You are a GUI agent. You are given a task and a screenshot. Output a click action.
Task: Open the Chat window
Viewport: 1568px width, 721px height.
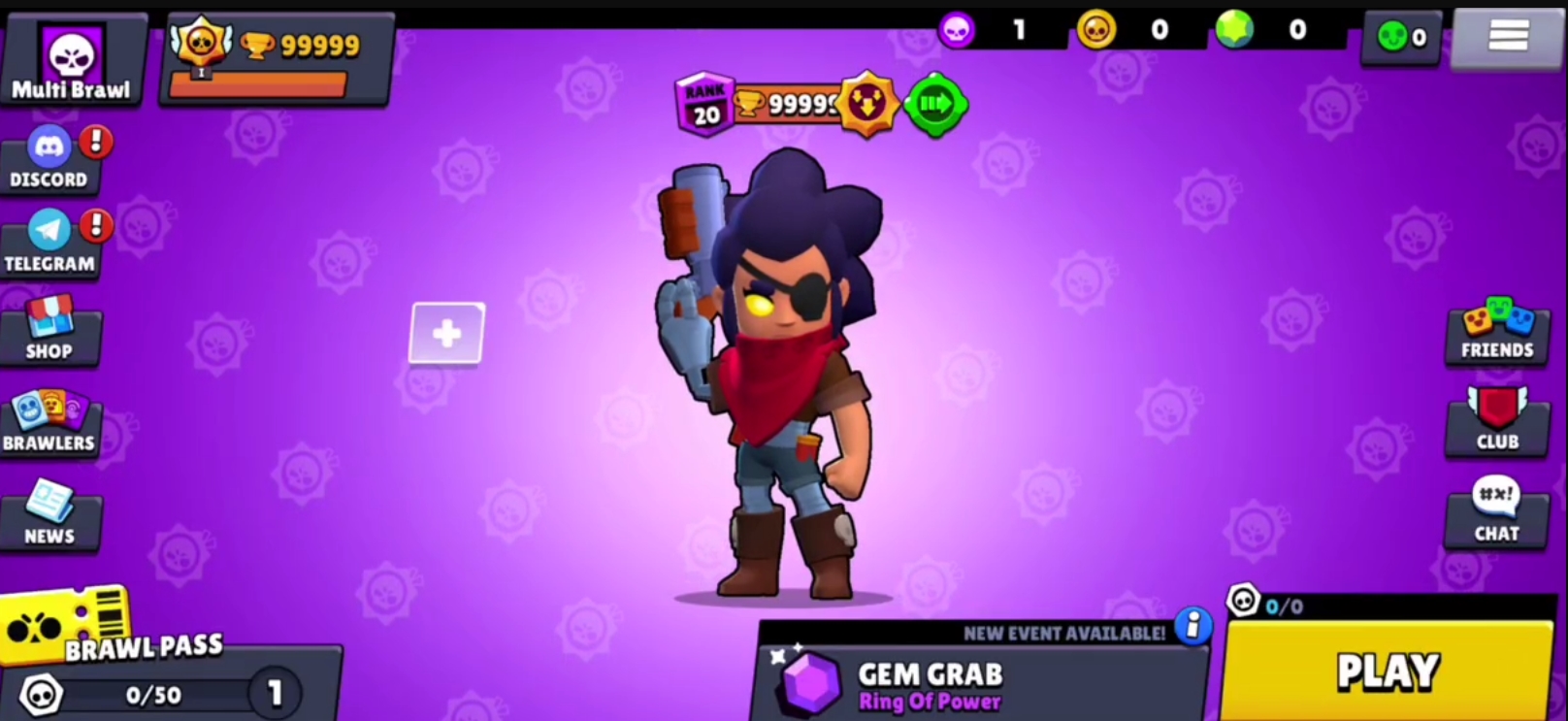coord(1497,511)
